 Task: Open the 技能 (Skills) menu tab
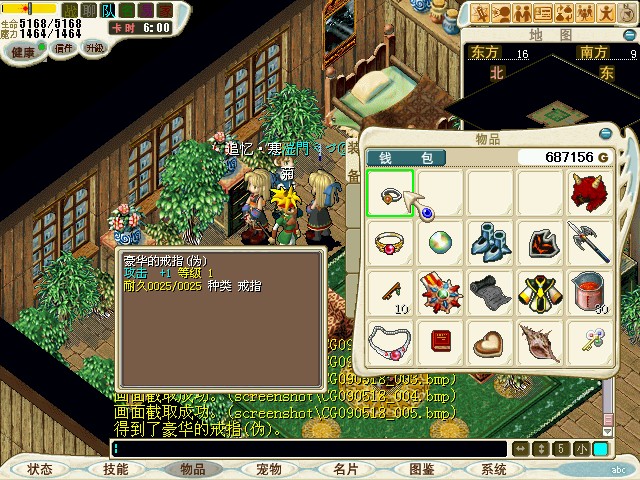116,468
